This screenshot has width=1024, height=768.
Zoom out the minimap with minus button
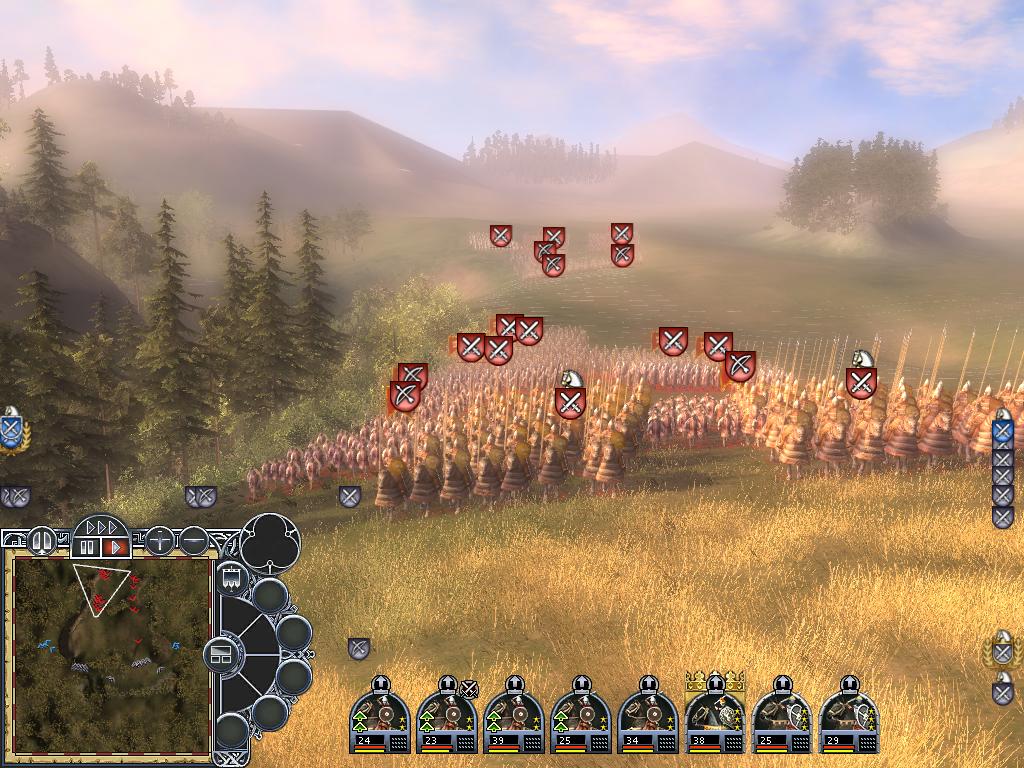point(193,541)
